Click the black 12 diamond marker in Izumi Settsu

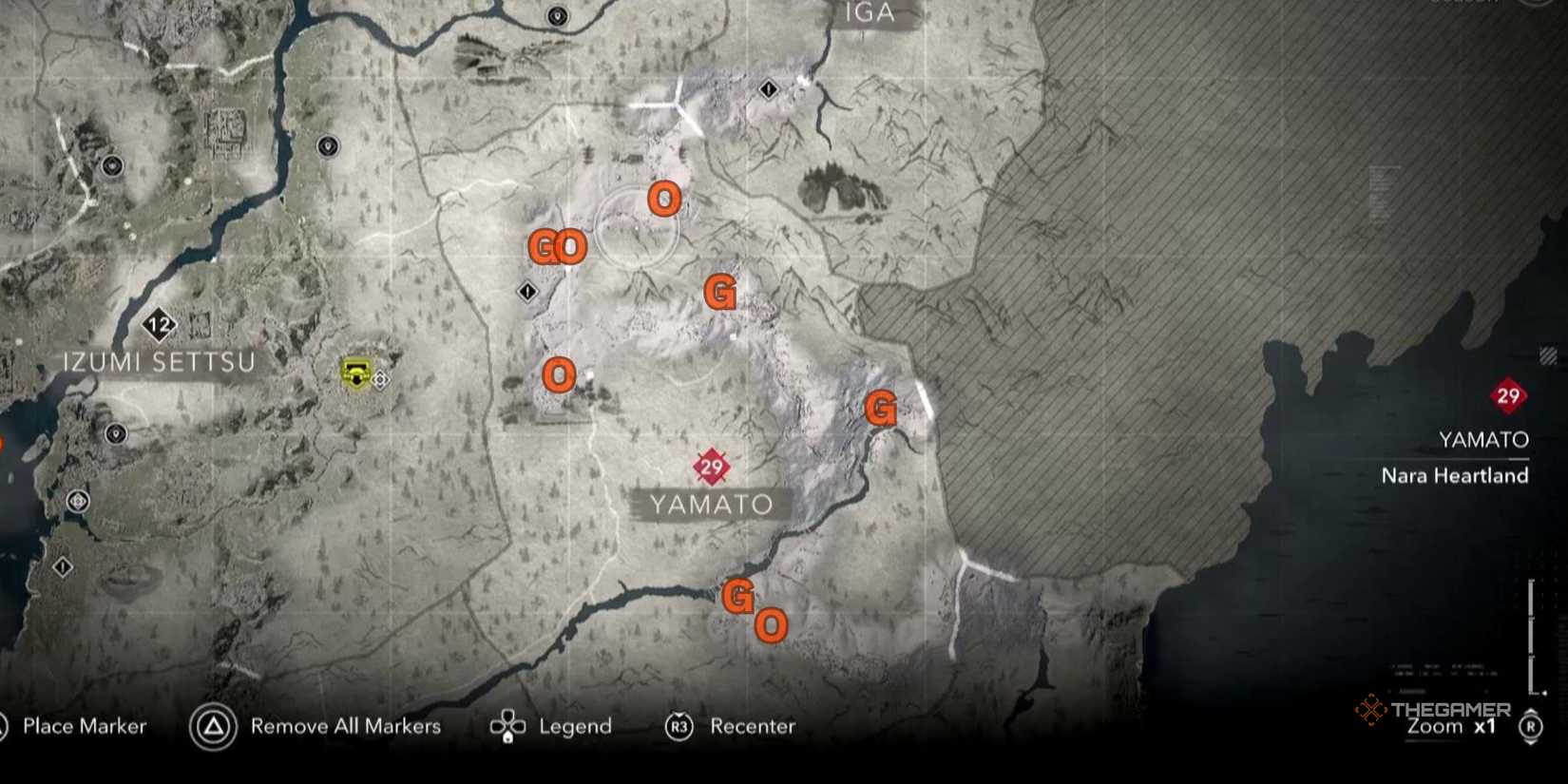(160, 323)
